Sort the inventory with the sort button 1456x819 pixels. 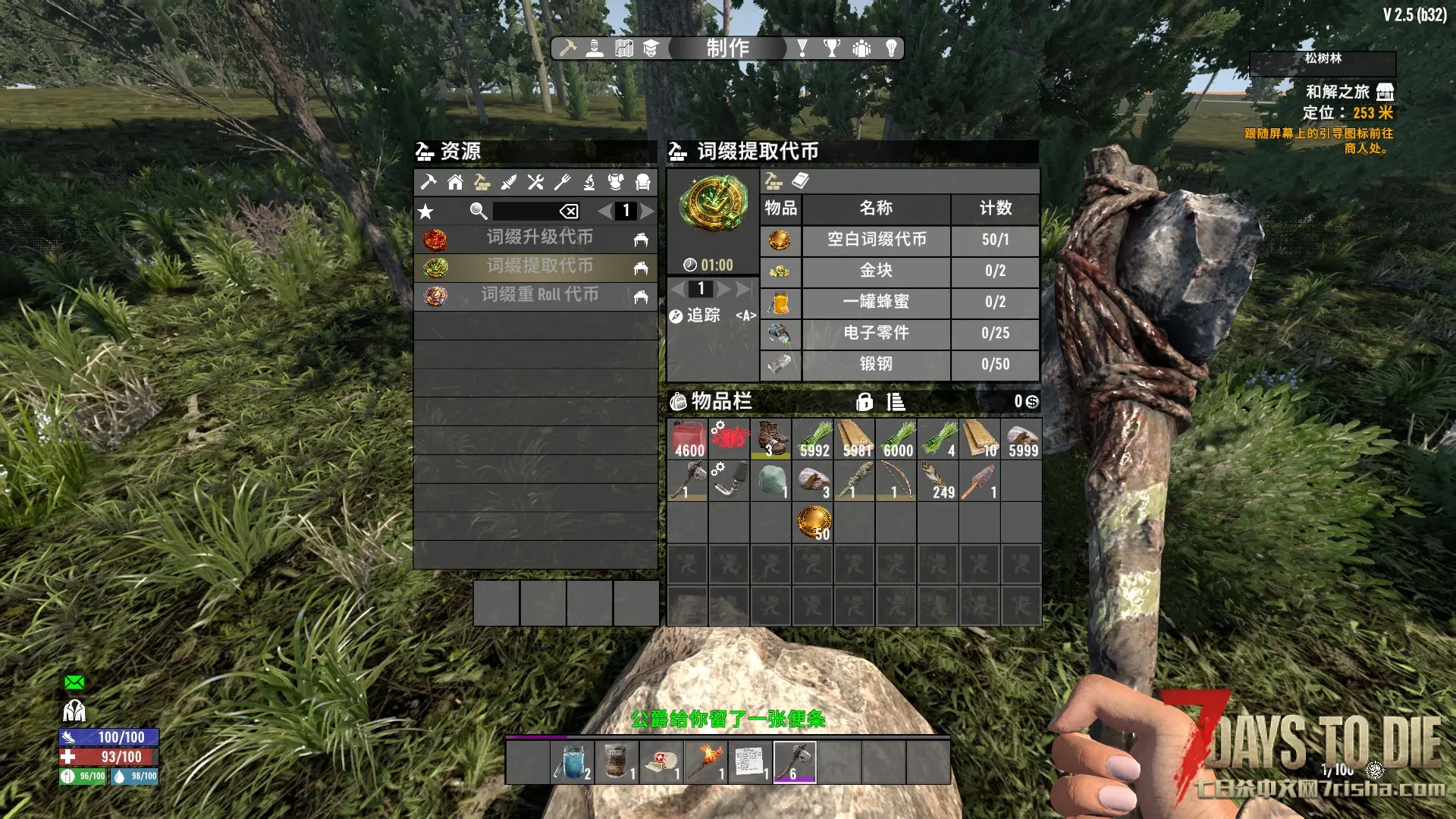click(896, 402)
